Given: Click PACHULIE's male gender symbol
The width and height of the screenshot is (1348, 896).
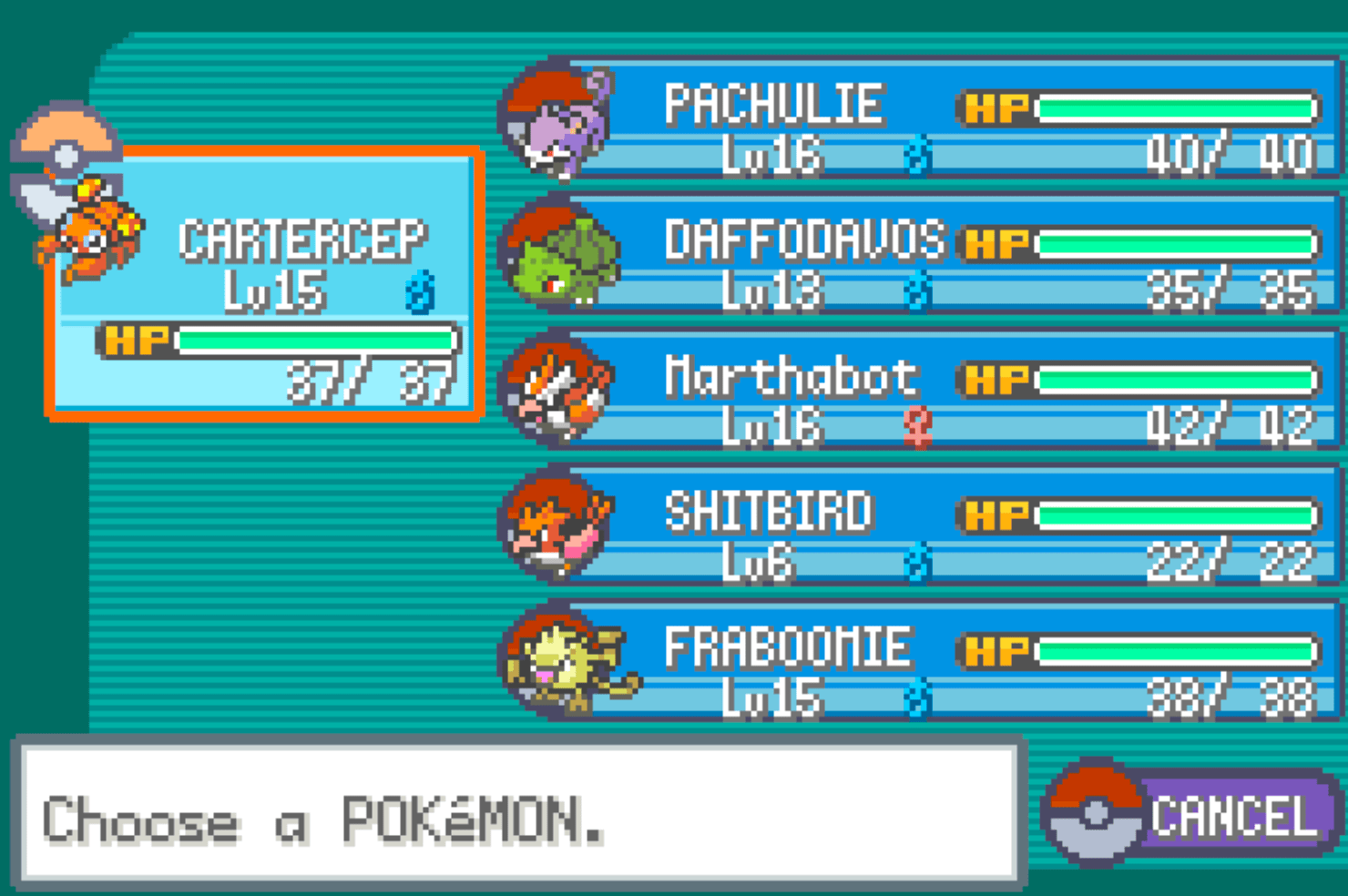Looking at the screenshot, I should [917, 157].
